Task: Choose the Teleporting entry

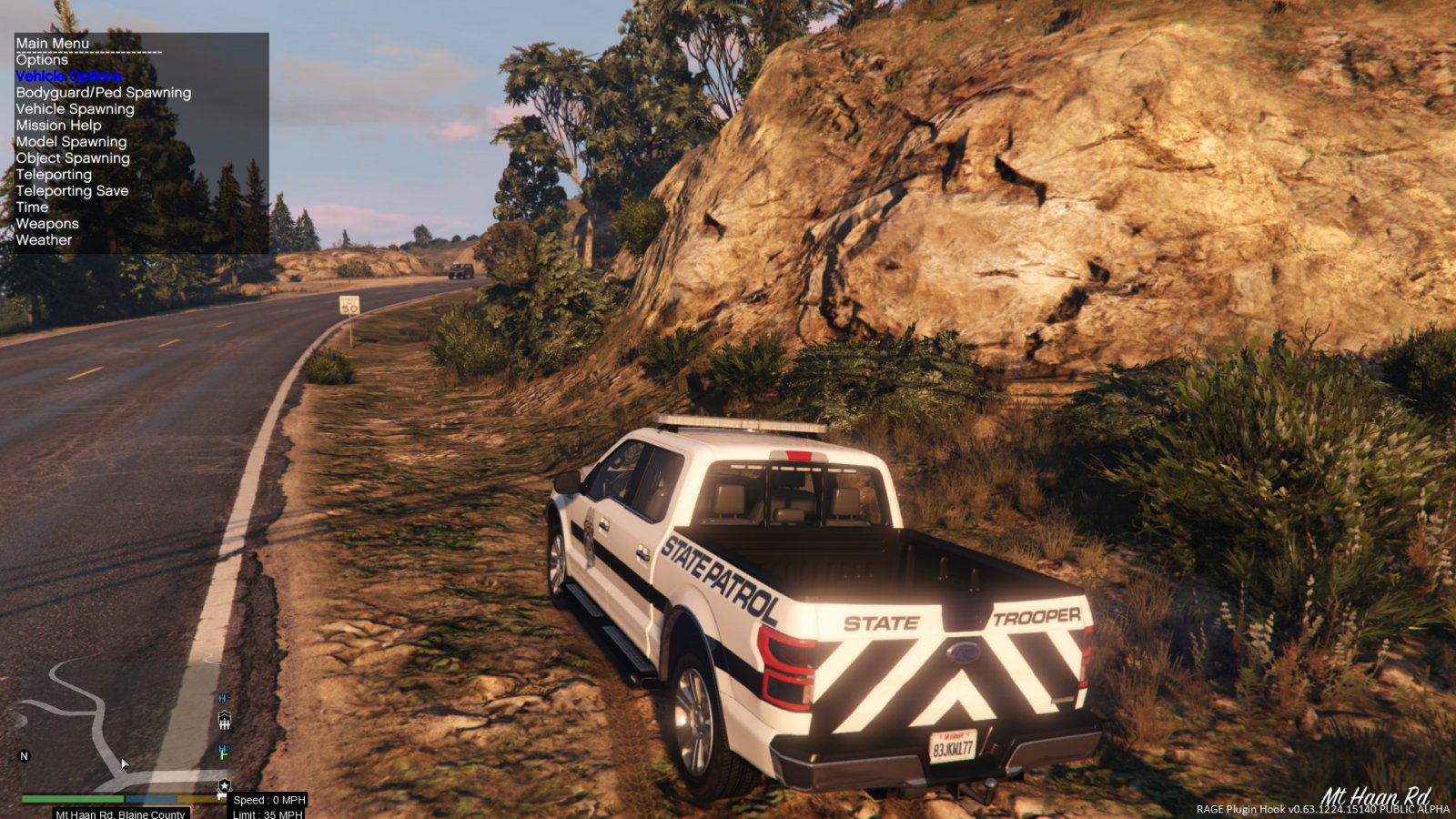Action: [x=54, y=175]
